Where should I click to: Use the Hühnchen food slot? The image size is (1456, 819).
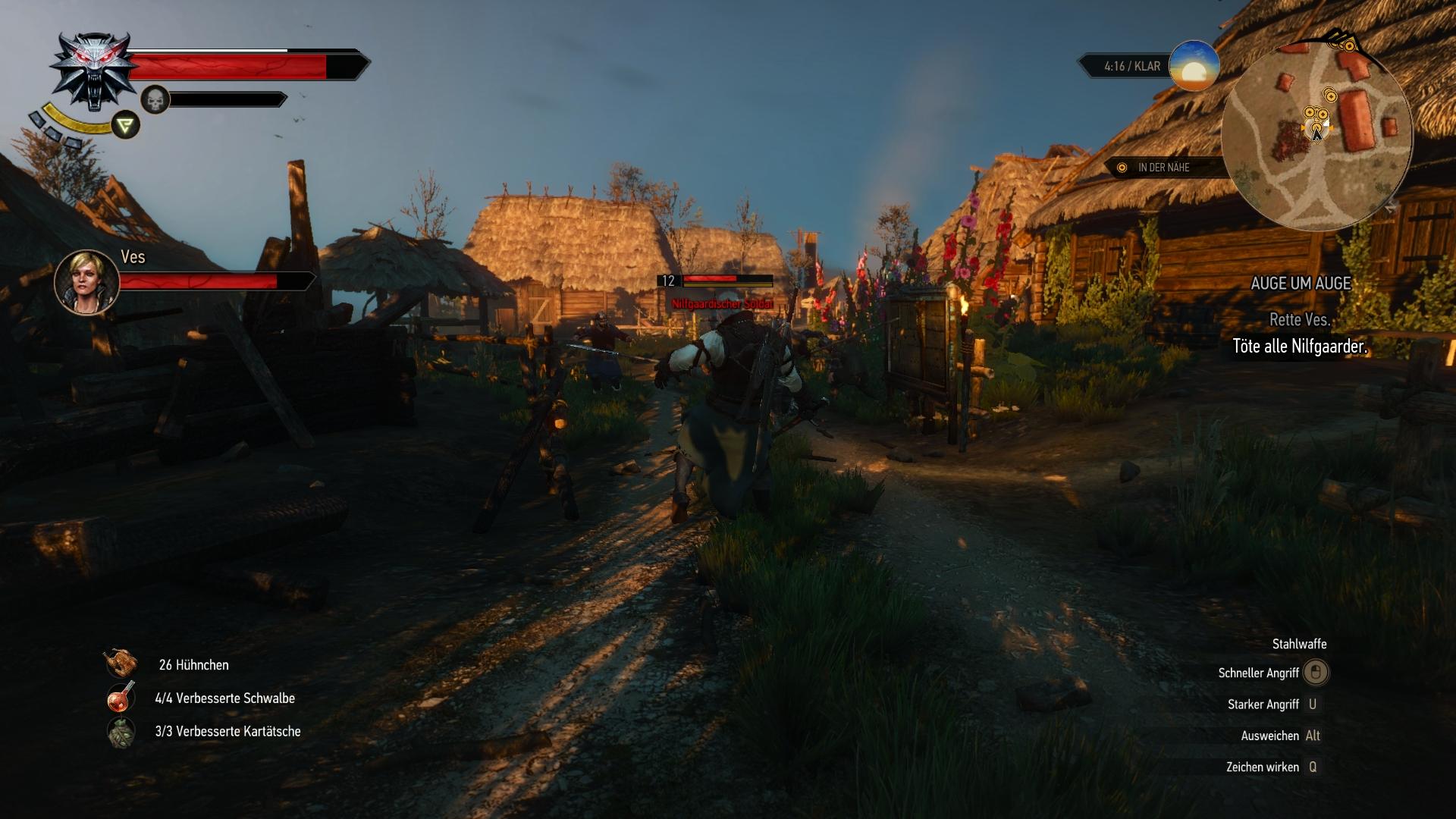[121, 664]
